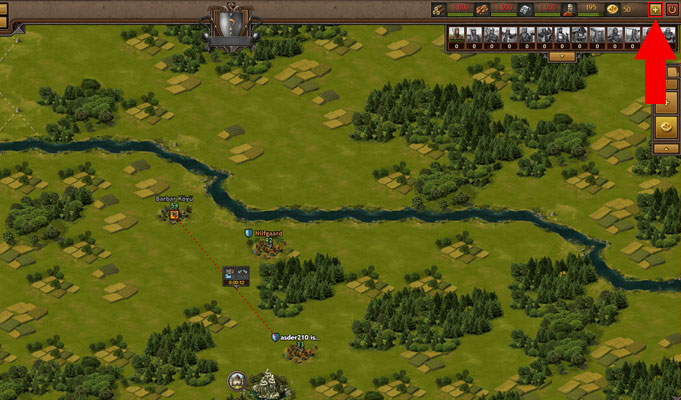Select the Nilfgaard village on the map
Image resolution: width=681 pixels, height=400 pixels.
tap(266, 245)
